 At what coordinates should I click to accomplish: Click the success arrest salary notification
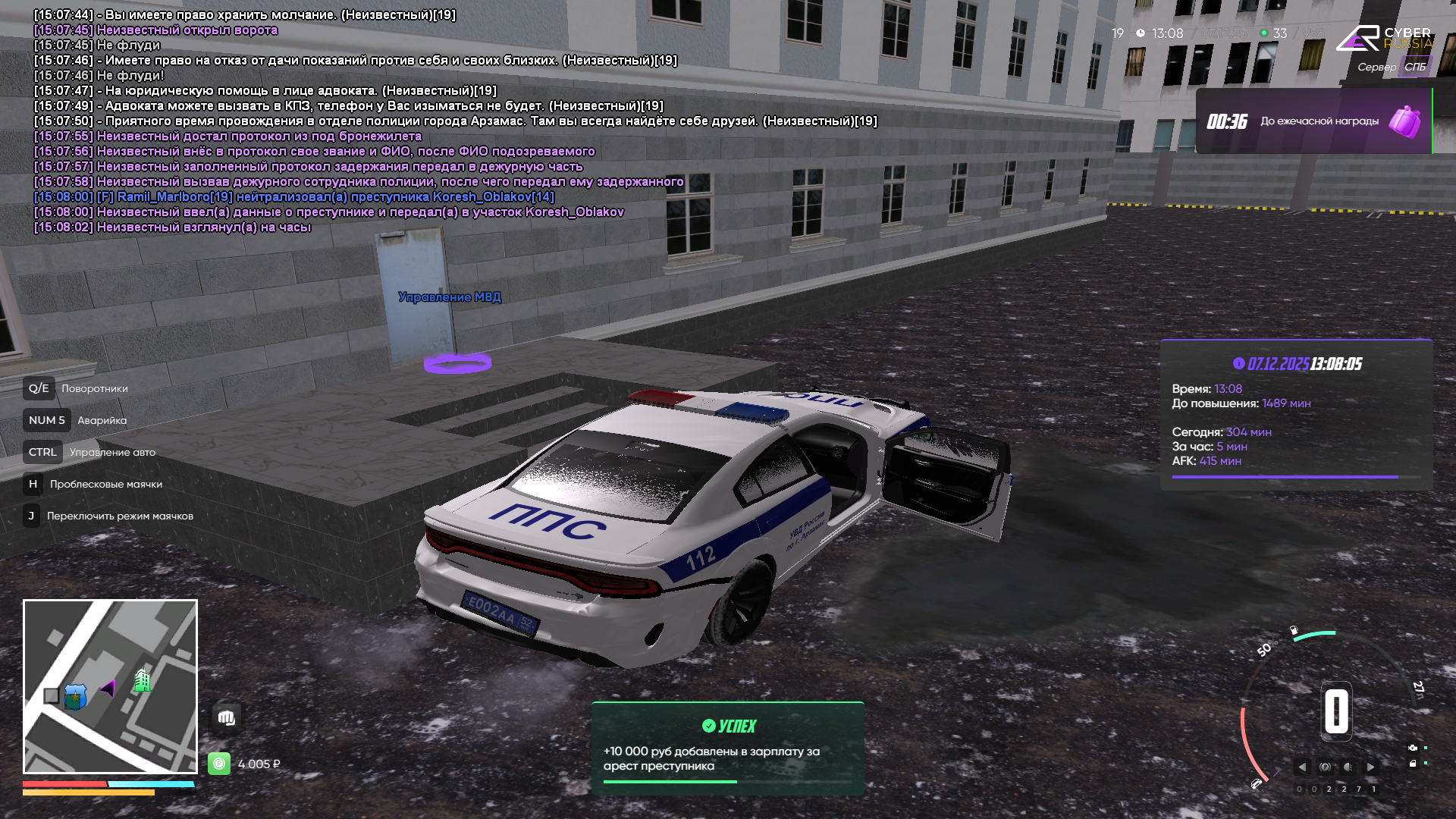(x=727, y=748)
